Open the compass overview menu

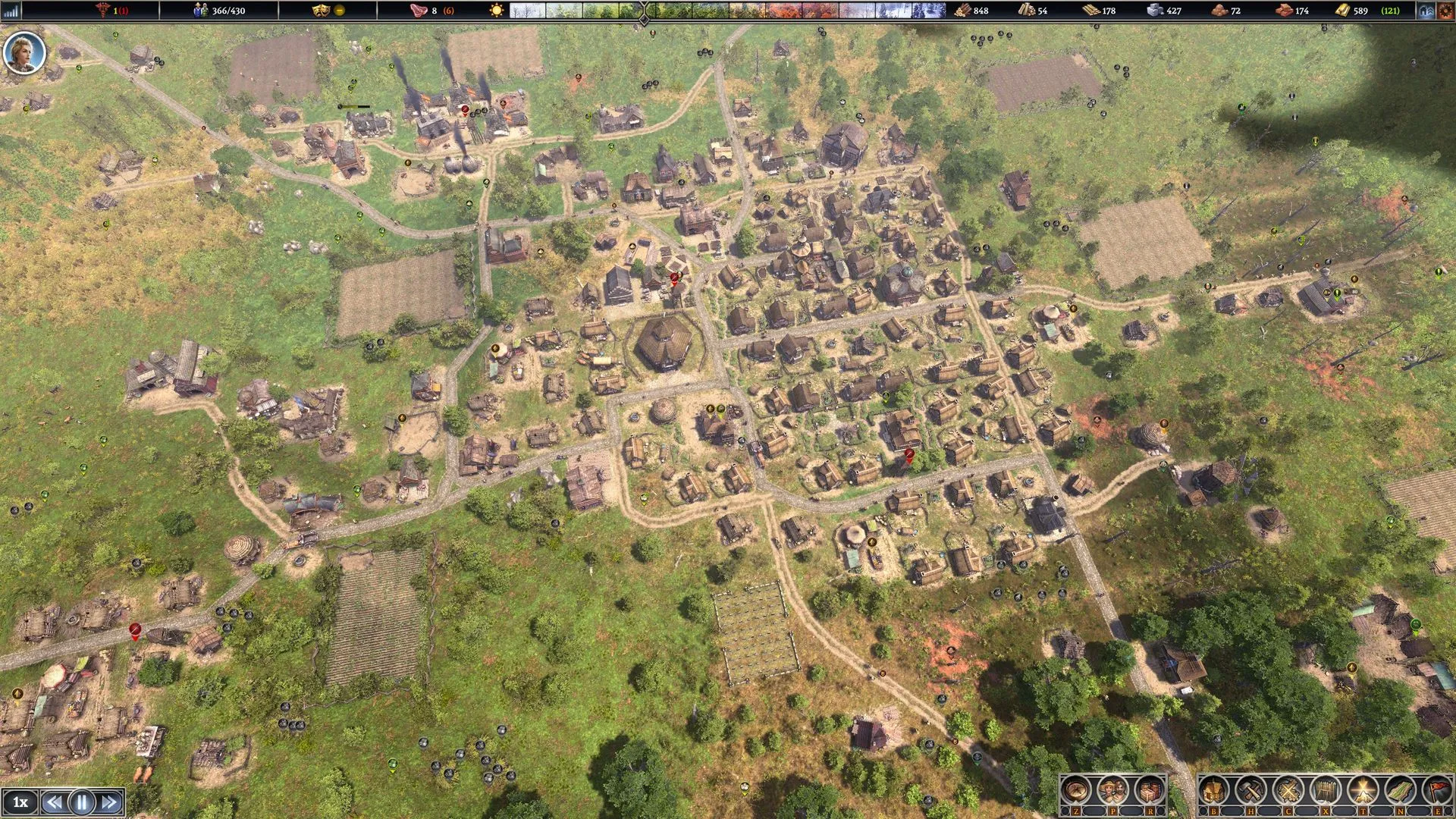pyautogui.click(x=1075, y=790)
